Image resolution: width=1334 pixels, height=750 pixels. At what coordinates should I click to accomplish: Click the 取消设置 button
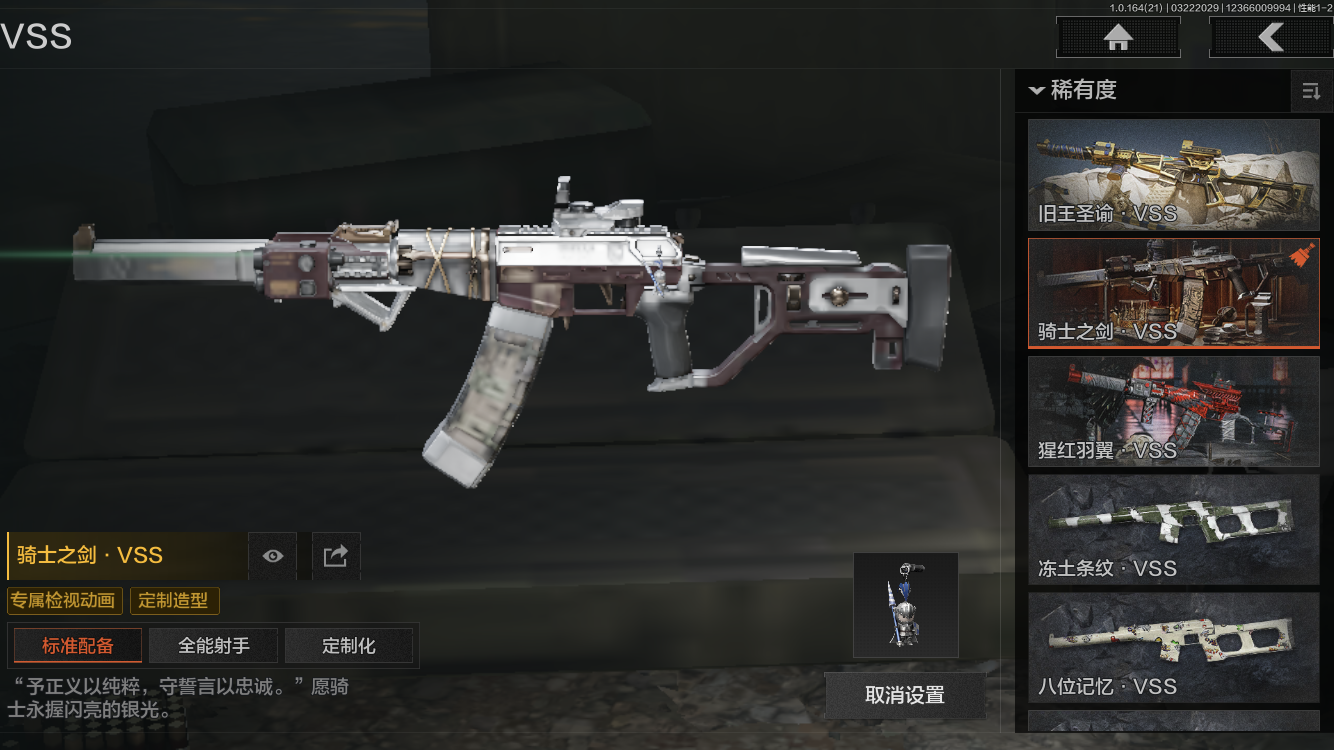[x=904, y=695]
